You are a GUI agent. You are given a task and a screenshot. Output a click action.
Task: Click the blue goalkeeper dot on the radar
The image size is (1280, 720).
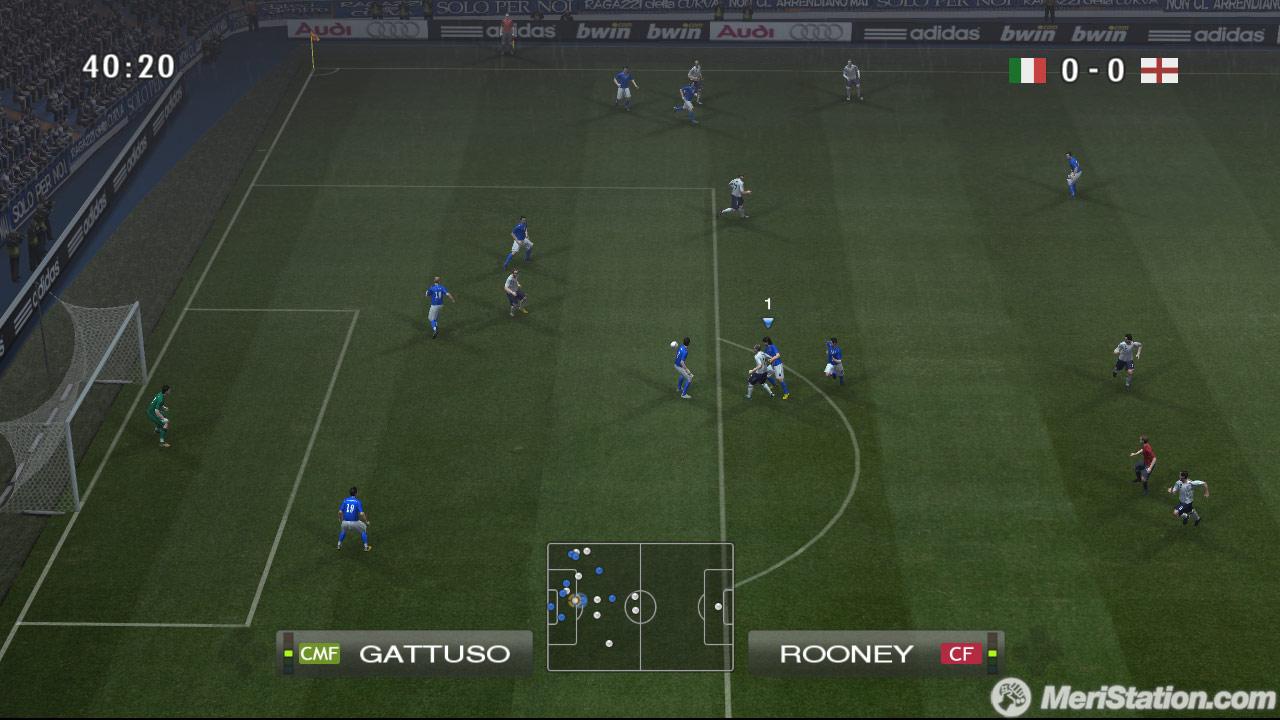tap(551, 606)
